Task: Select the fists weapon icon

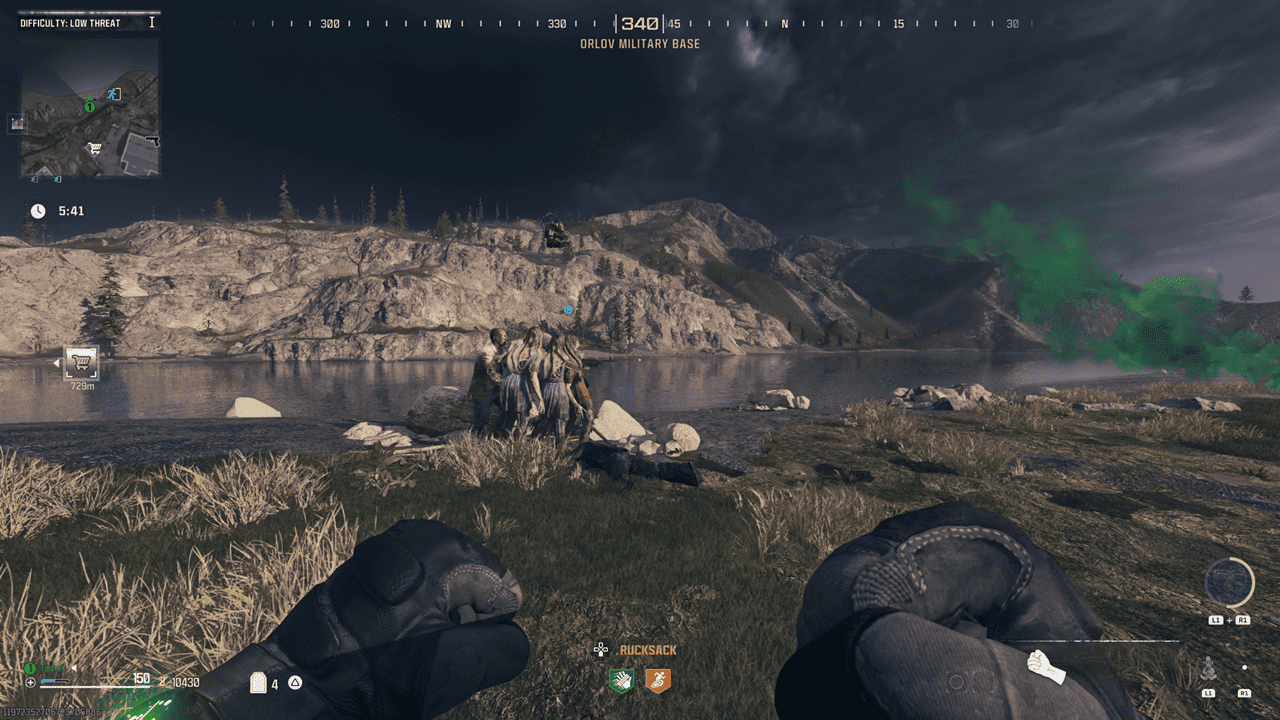Action: [x=1046, y=666]
